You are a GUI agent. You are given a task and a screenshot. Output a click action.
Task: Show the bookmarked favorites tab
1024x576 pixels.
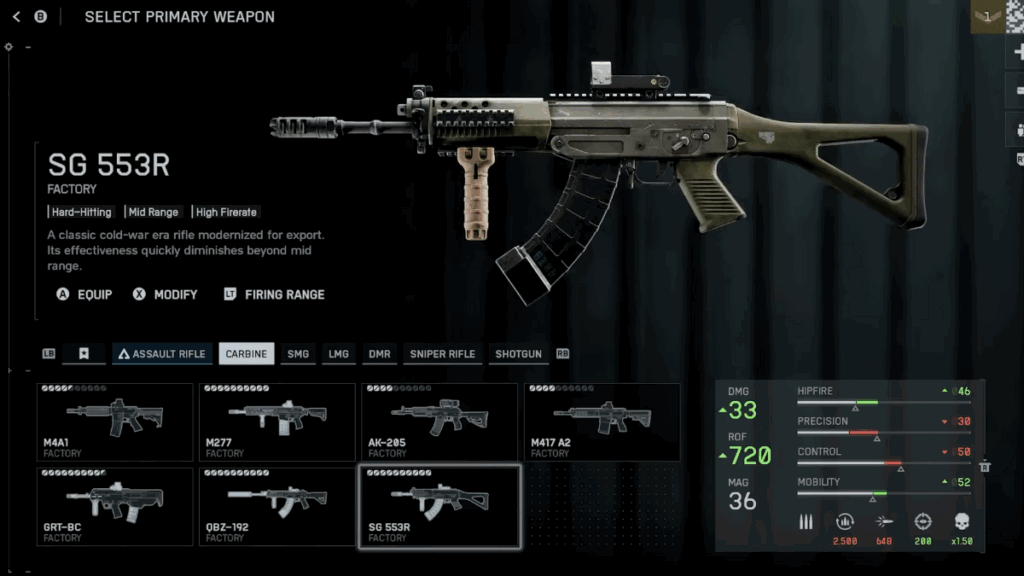84,354
